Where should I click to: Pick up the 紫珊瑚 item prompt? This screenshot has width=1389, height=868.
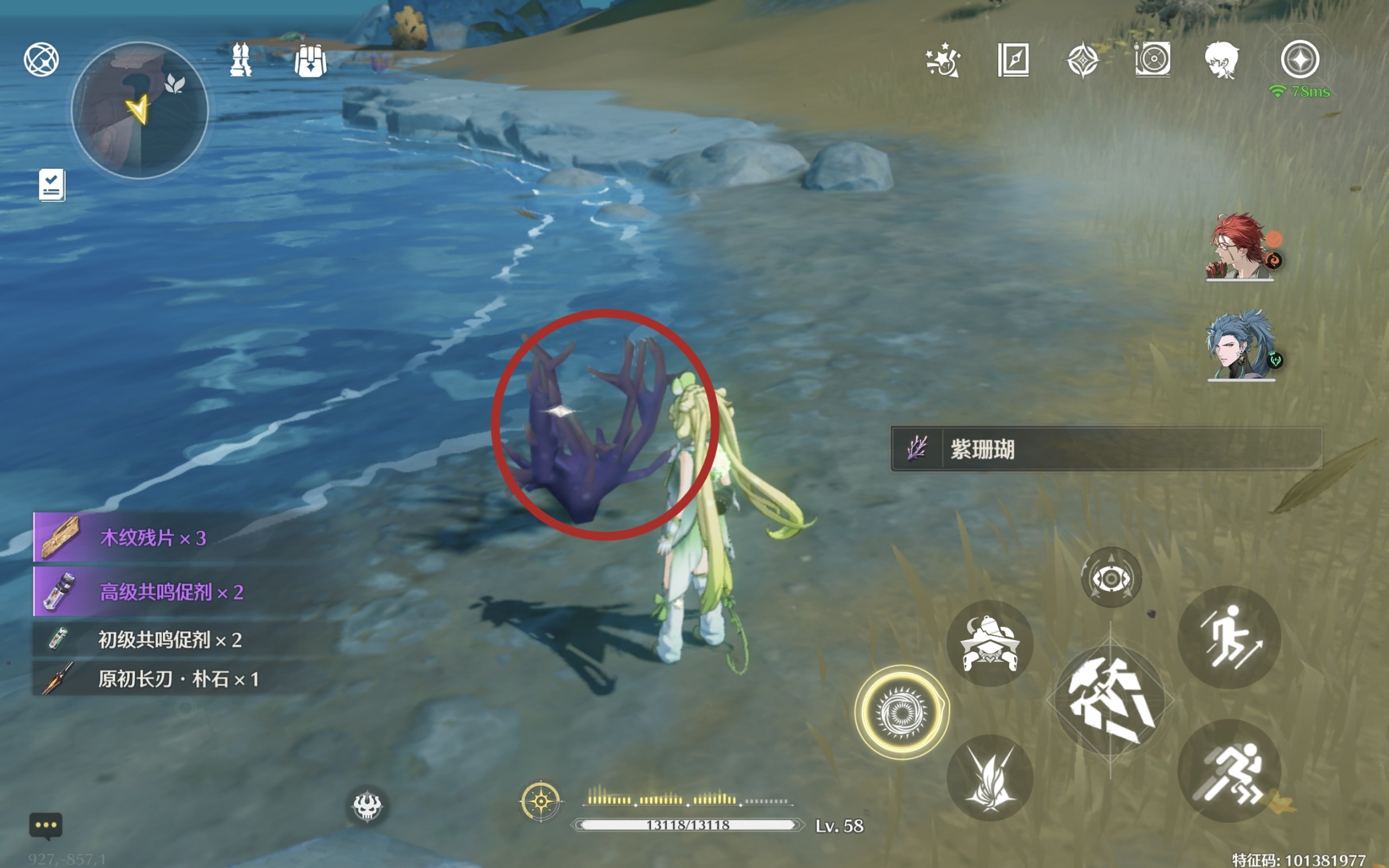point(1106,449)
